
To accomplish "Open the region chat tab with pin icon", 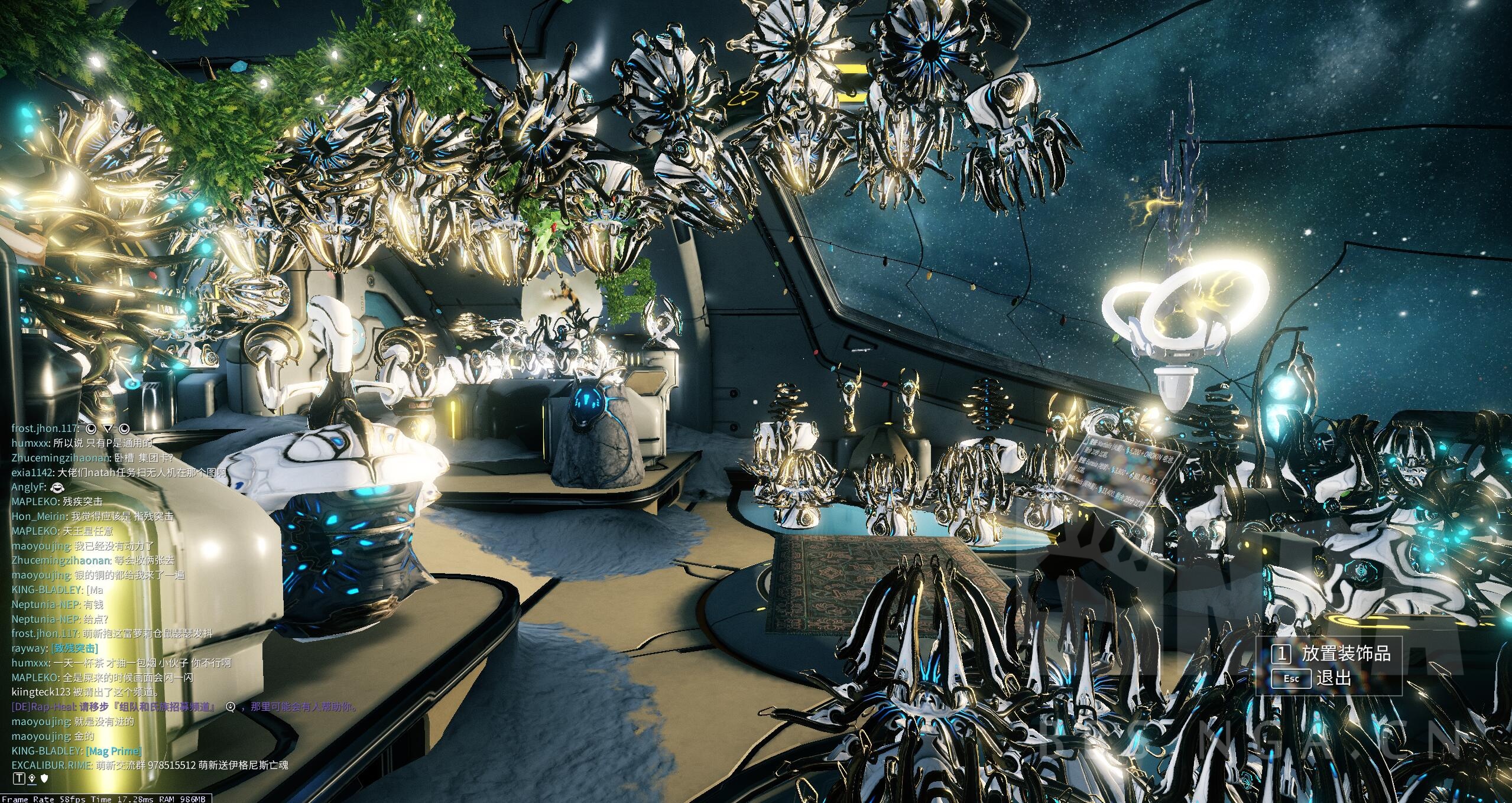I will click(32, 779).
